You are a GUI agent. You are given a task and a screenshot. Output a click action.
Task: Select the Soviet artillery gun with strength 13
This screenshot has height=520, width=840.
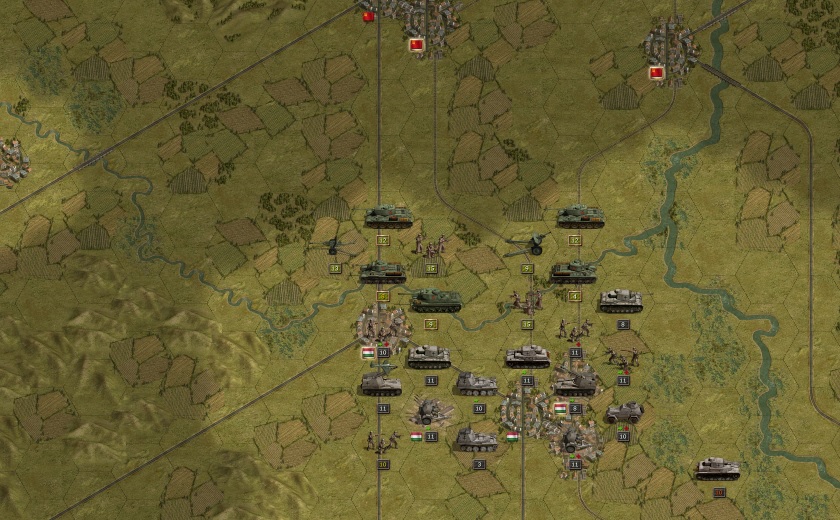tap(334, 245)
